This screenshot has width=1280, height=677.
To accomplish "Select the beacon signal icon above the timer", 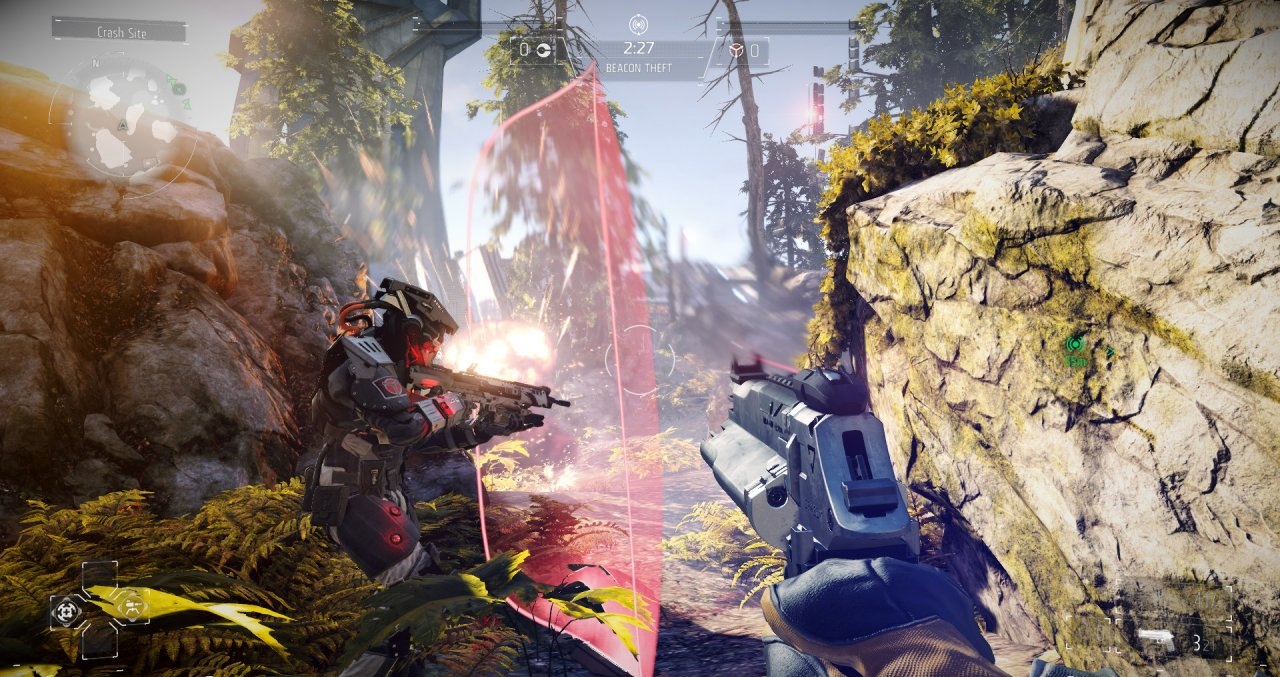I will 639,24.
